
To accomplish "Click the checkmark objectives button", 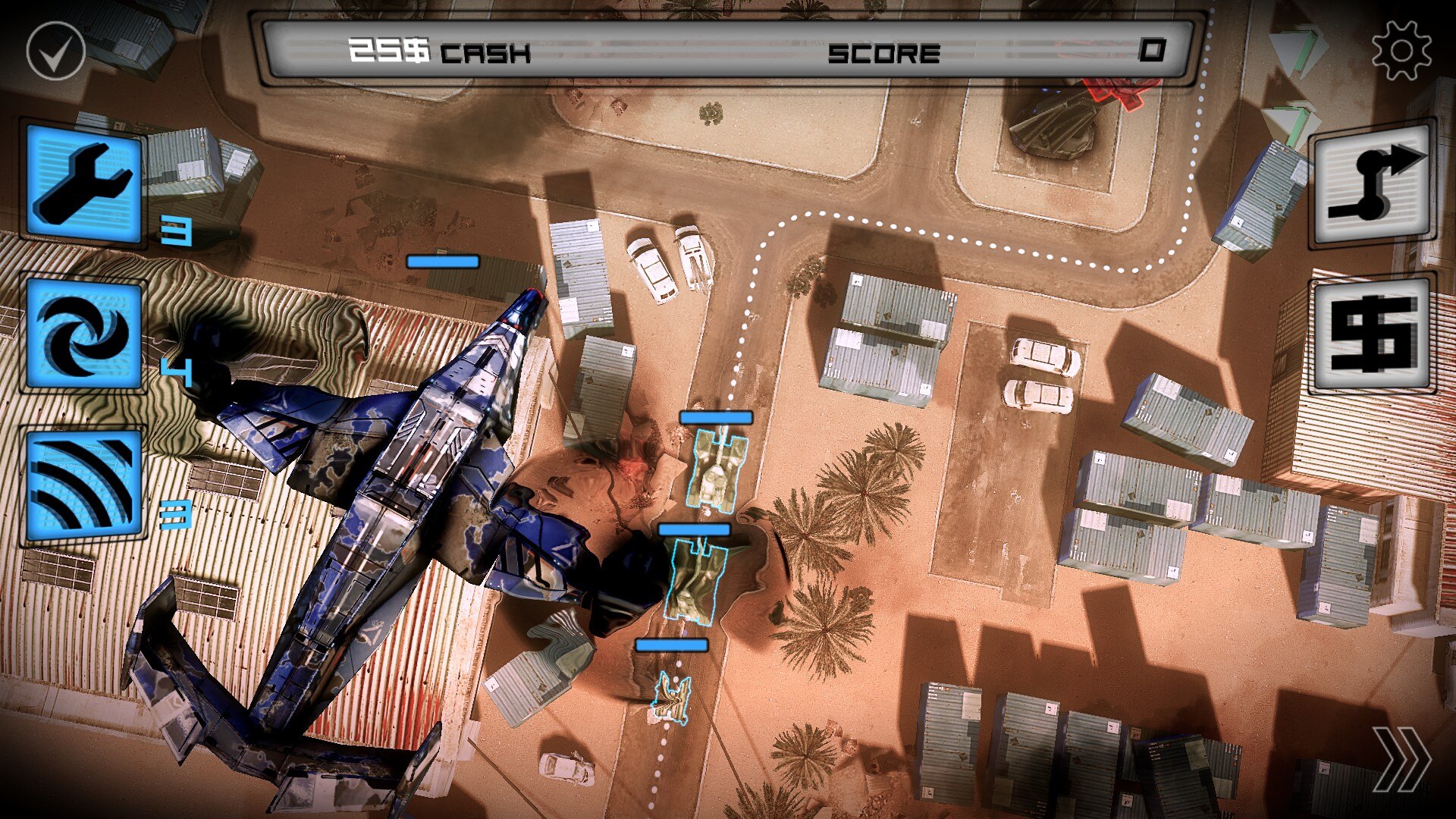I will coord(55,51).
